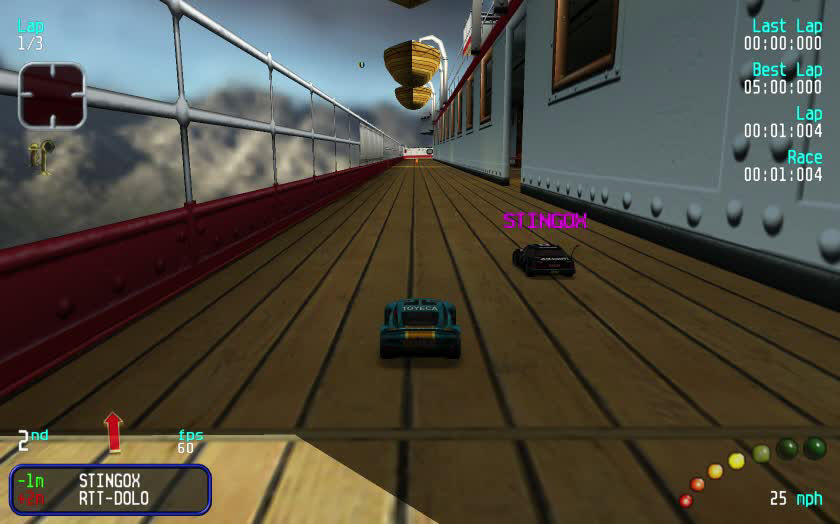The width and height of the screenshot is (840, 524).
Task: Click the red direction arrow indicator
Action: (x=113, y=431)
